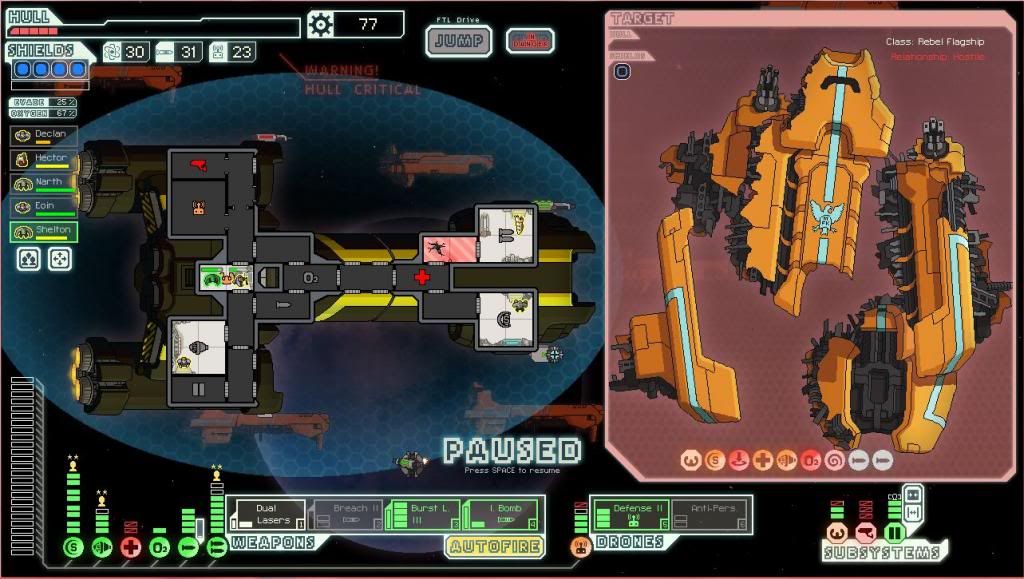Image resolution: width=1024 pixels, height=579 pixels.
Task: Activate the Defense II drone slot
Action: 630,514
